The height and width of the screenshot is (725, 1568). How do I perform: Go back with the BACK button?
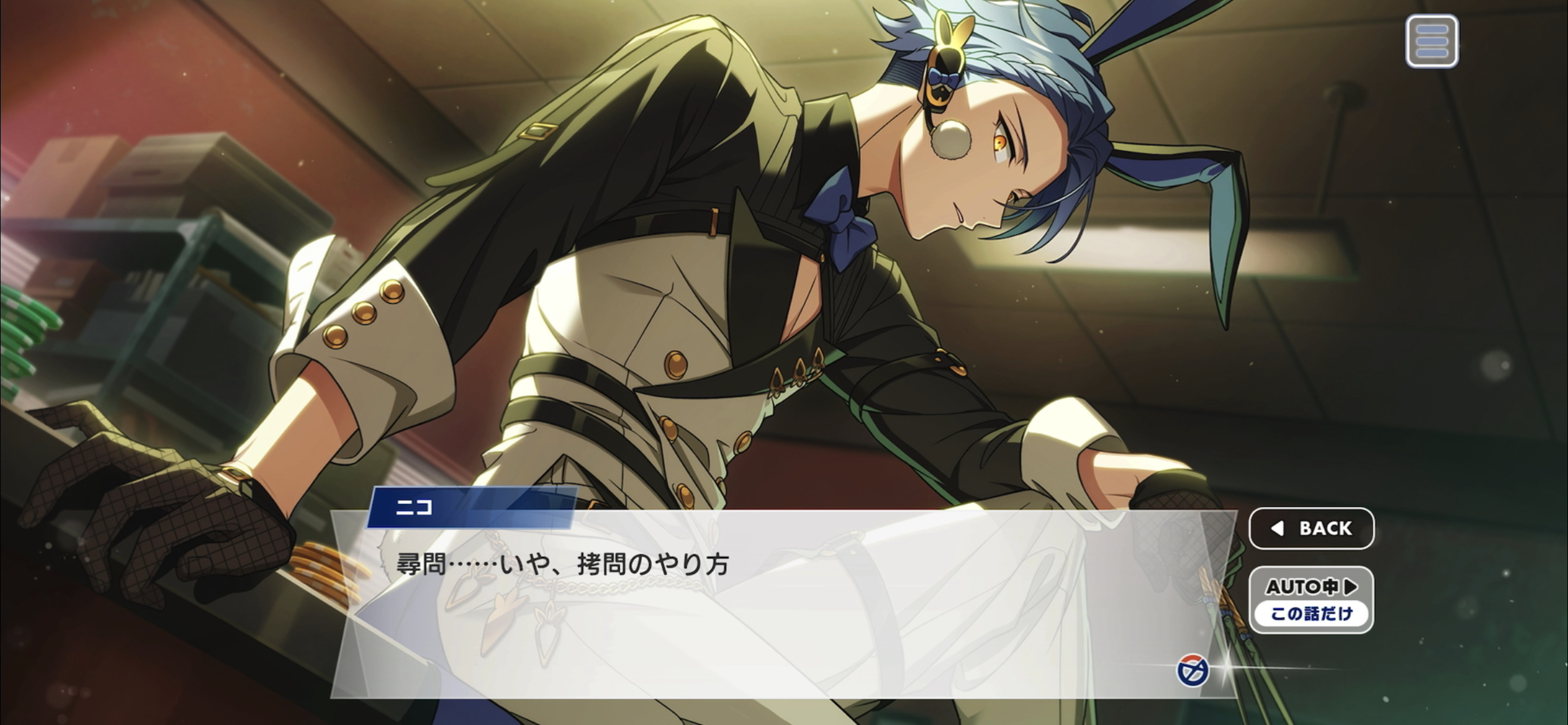(1311, 528)
